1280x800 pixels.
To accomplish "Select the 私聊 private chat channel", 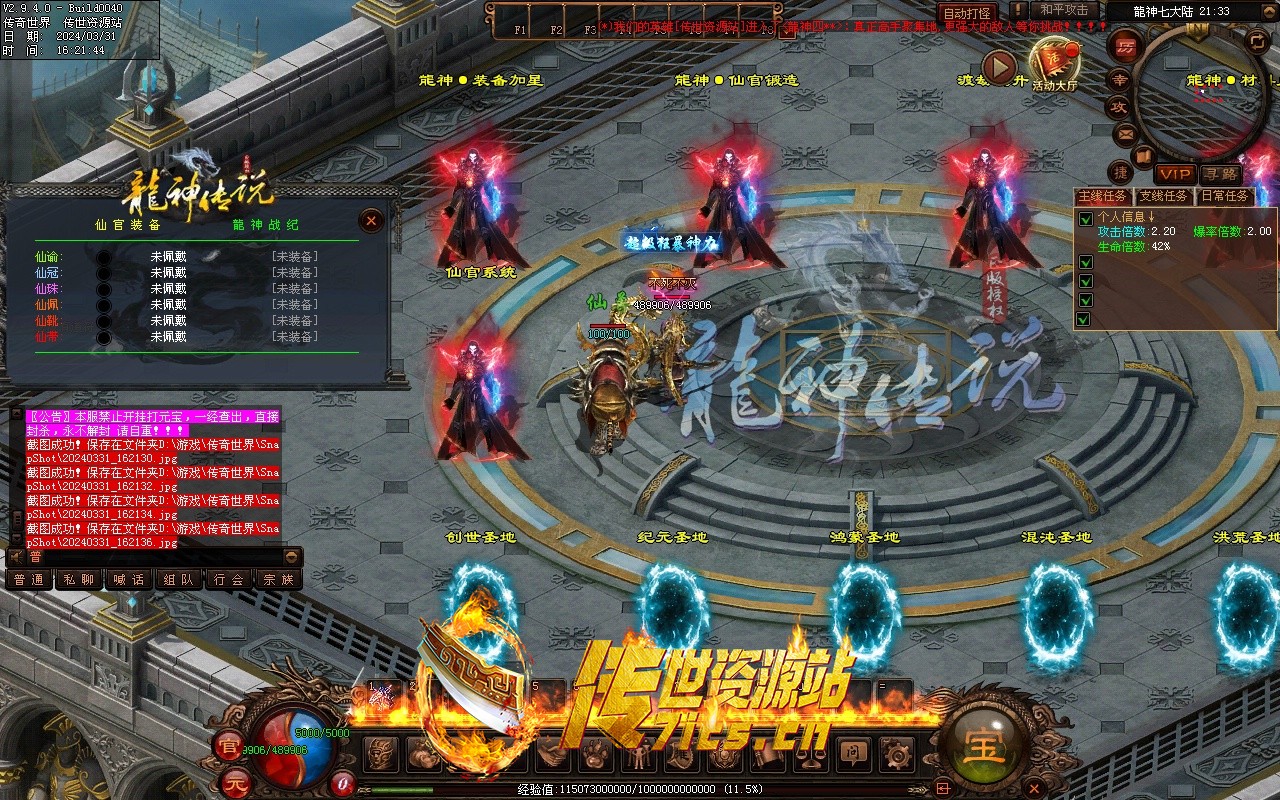I will tap(79, 579).
